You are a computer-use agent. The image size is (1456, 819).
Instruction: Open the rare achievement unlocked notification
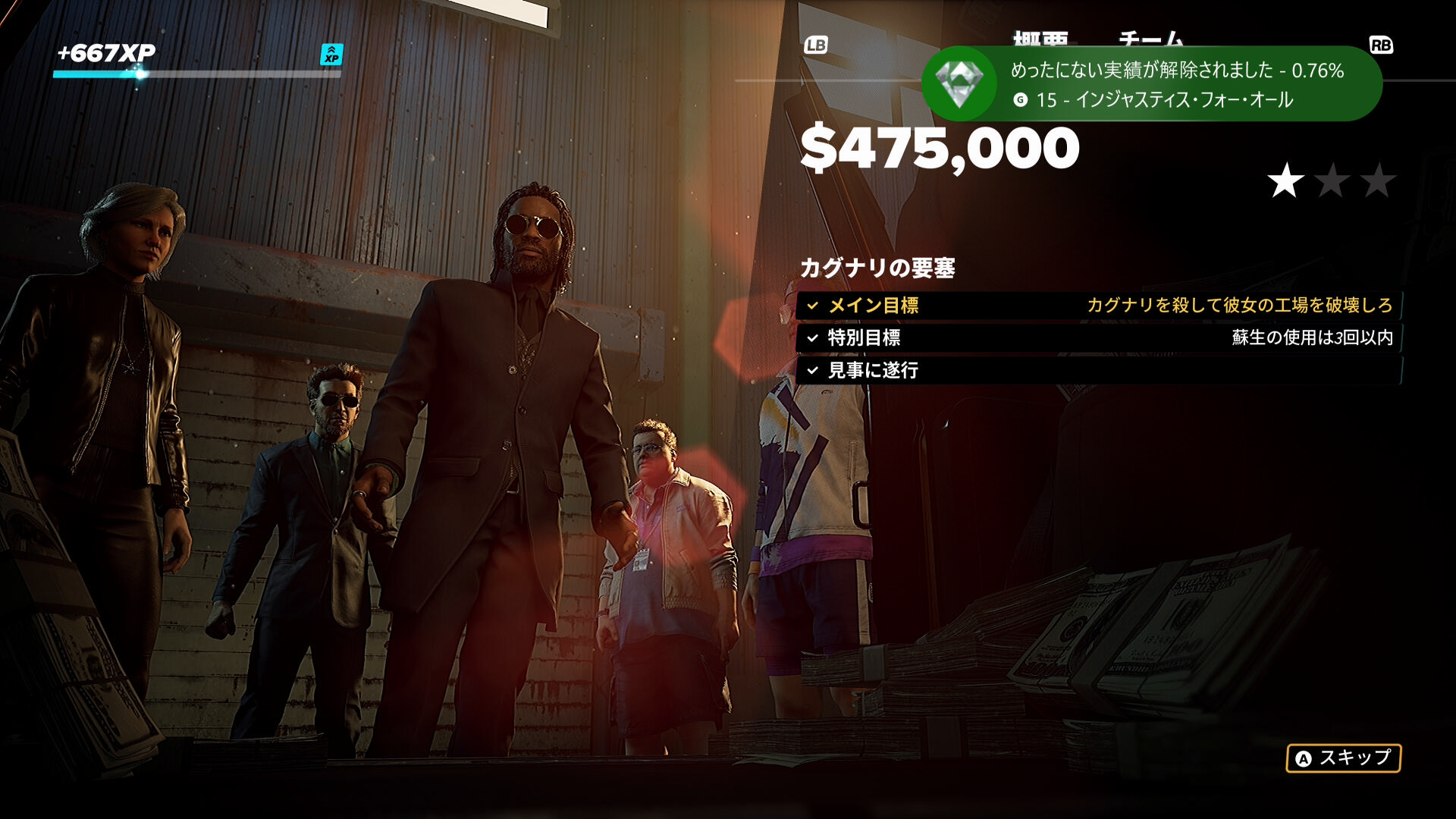1151,84
